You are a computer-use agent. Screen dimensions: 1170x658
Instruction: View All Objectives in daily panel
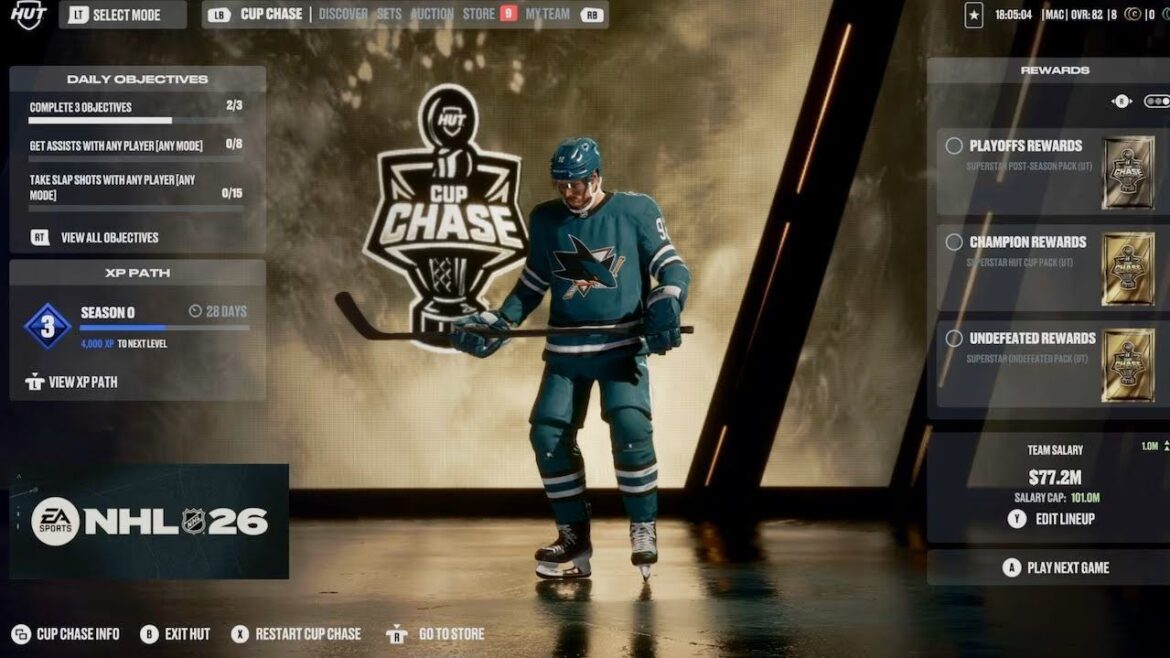tap(109, 238)
